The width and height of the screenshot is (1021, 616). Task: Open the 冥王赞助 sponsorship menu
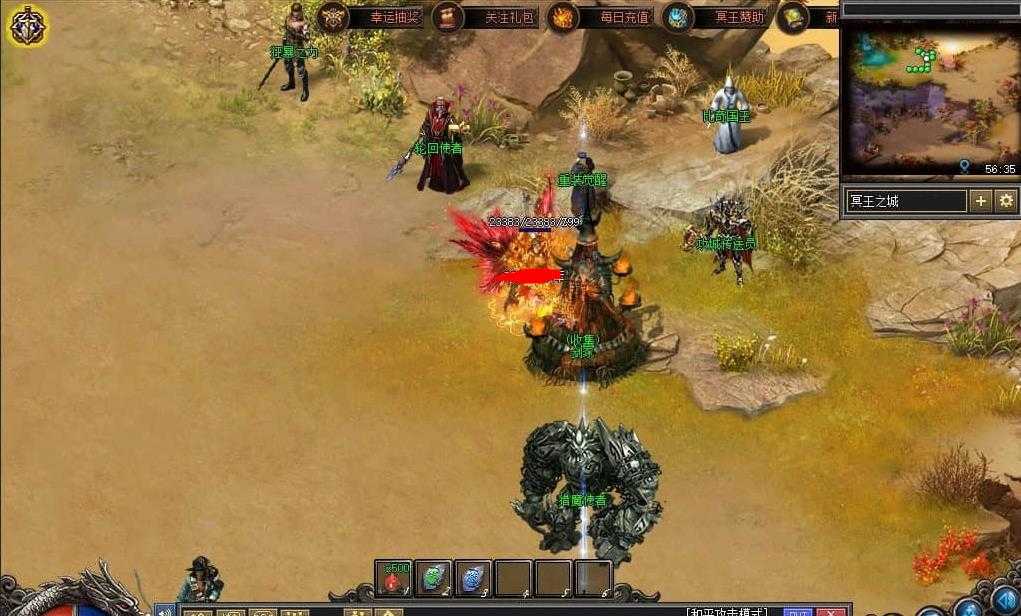[717, 17]
